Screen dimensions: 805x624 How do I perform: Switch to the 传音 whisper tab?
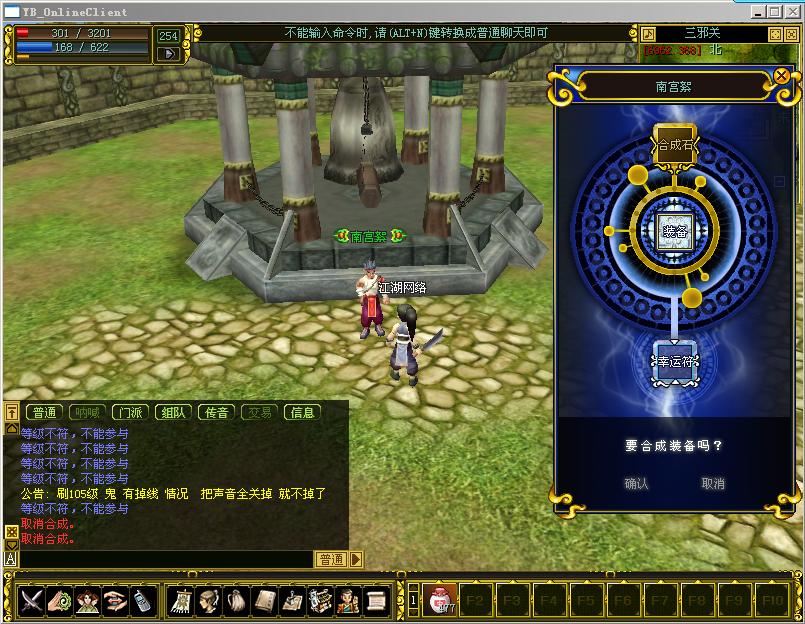(216, 412)
